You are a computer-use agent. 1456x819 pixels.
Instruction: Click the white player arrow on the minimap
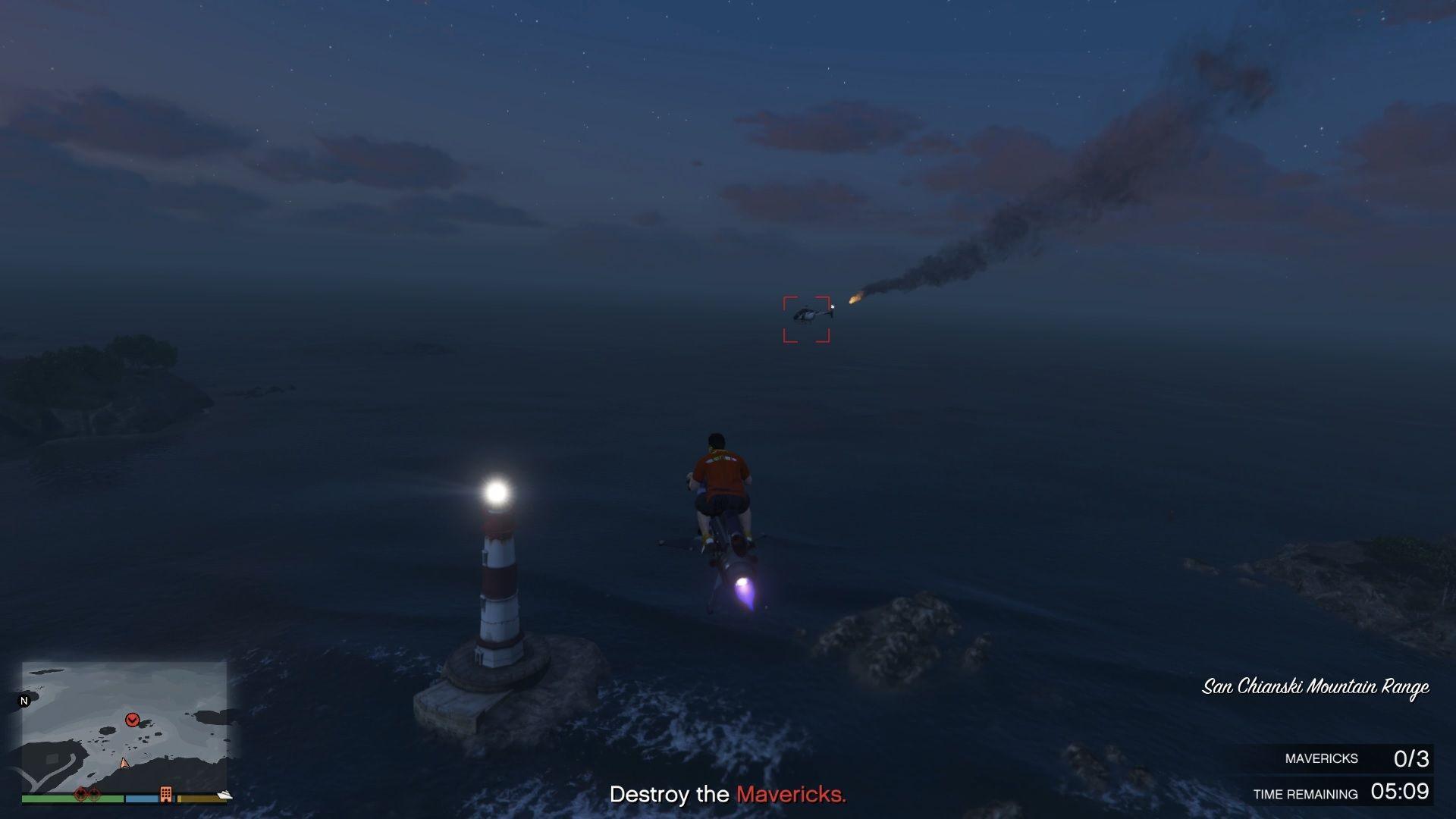124,762
